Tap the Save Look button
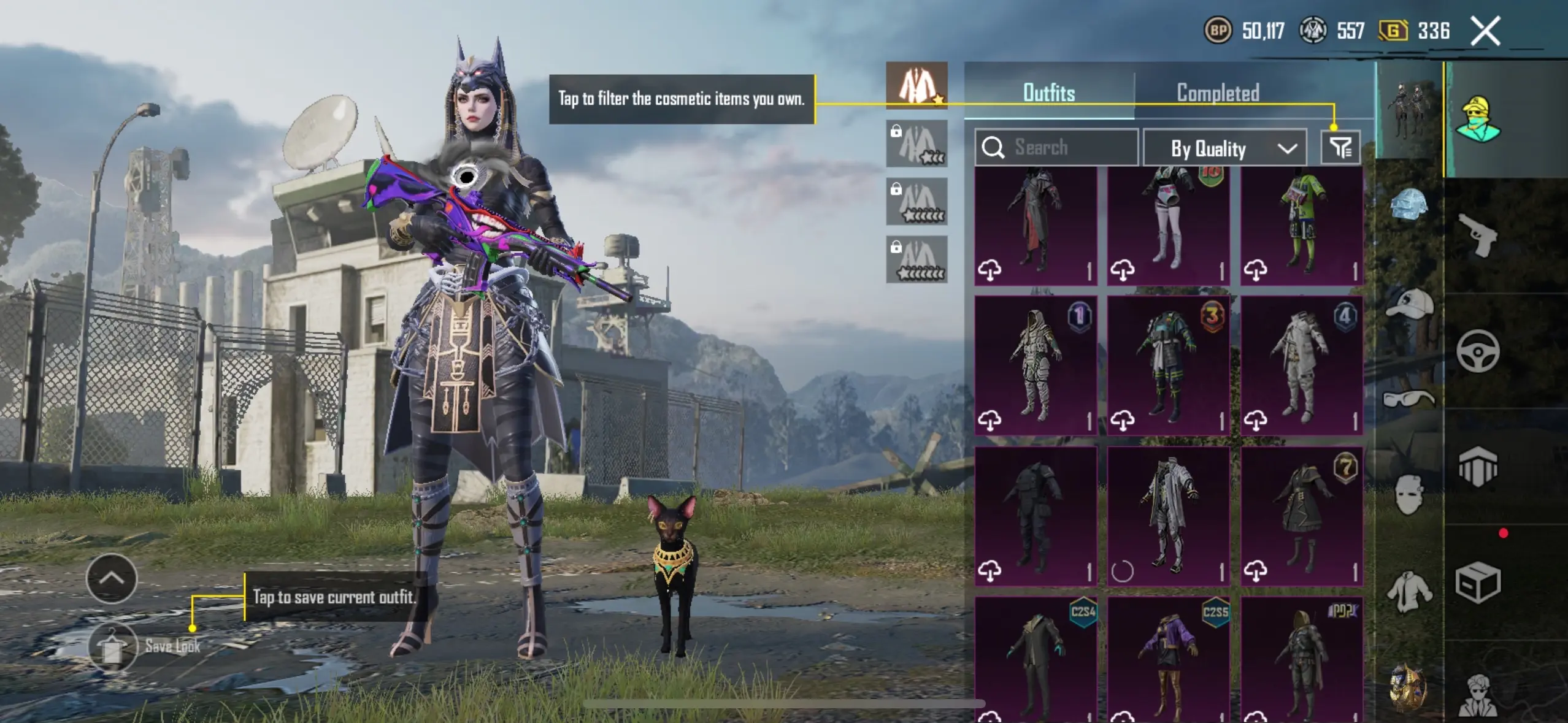Screen dimensions: 1568x723 click(x=113, y=647)
